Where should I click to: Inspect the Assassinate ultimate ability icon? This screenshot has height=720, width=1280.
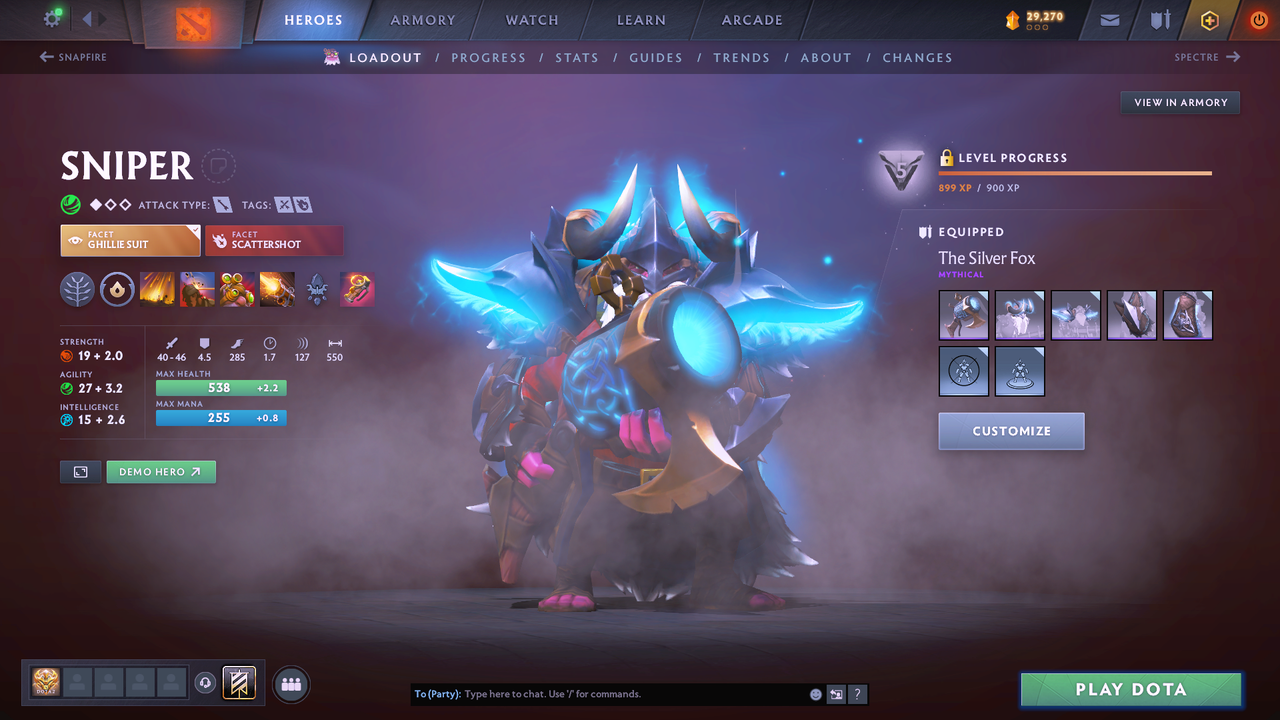tap(277, 290)
